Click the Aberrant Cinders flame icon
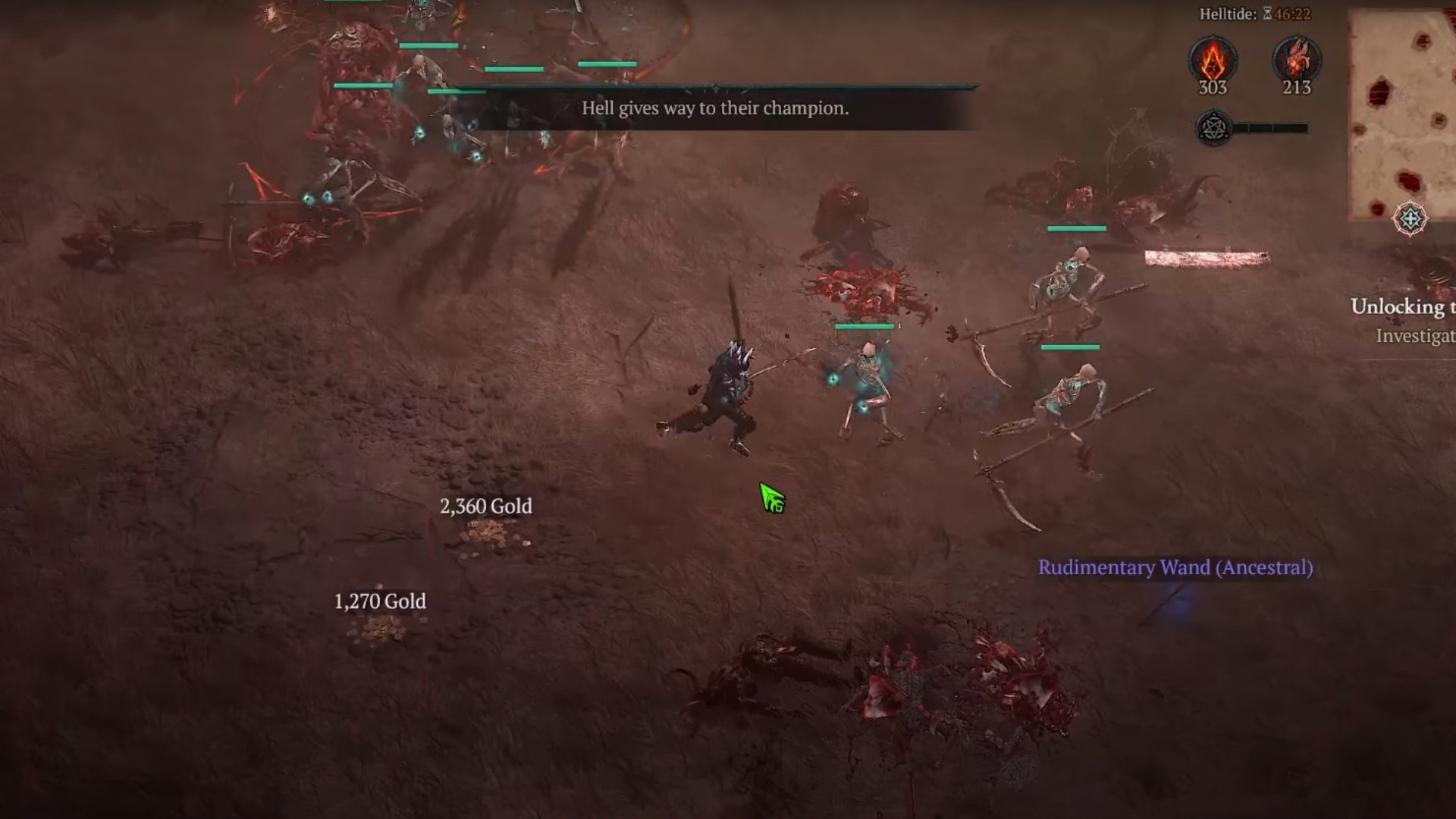 click(1213, 60)
